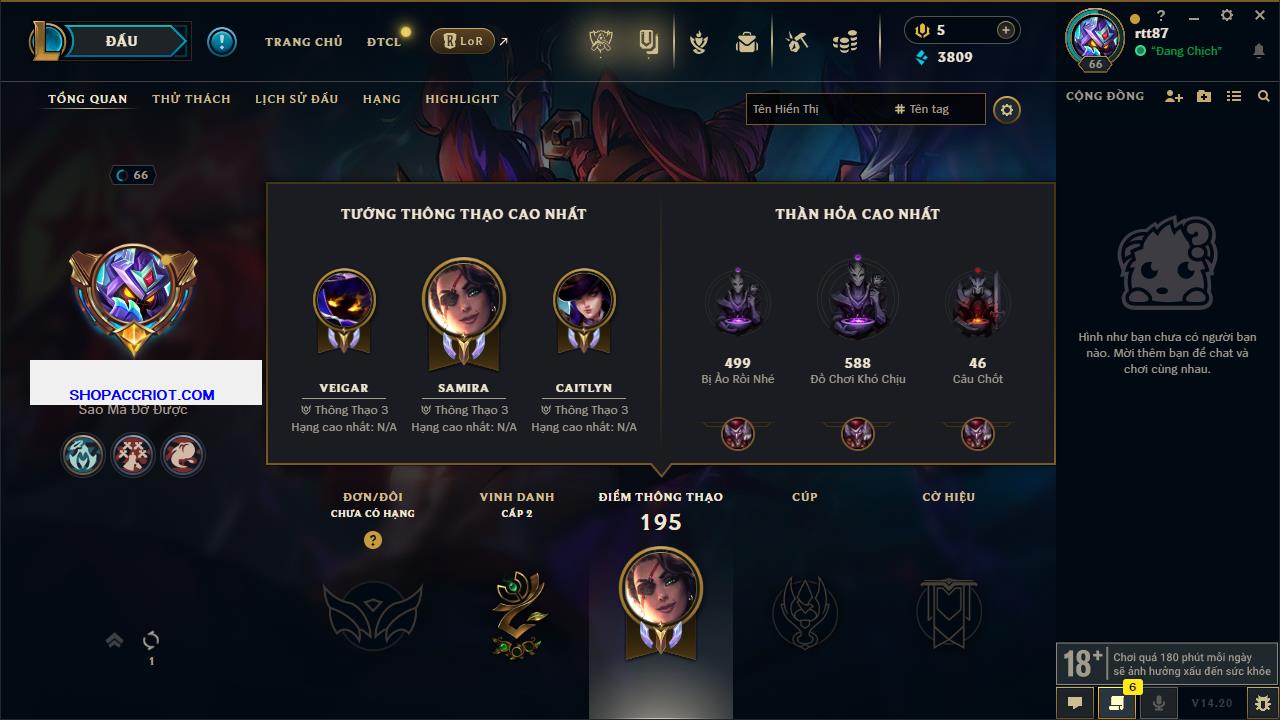
Task: Open the CỜ HIỆU banner section
Action: coord(948,610)
